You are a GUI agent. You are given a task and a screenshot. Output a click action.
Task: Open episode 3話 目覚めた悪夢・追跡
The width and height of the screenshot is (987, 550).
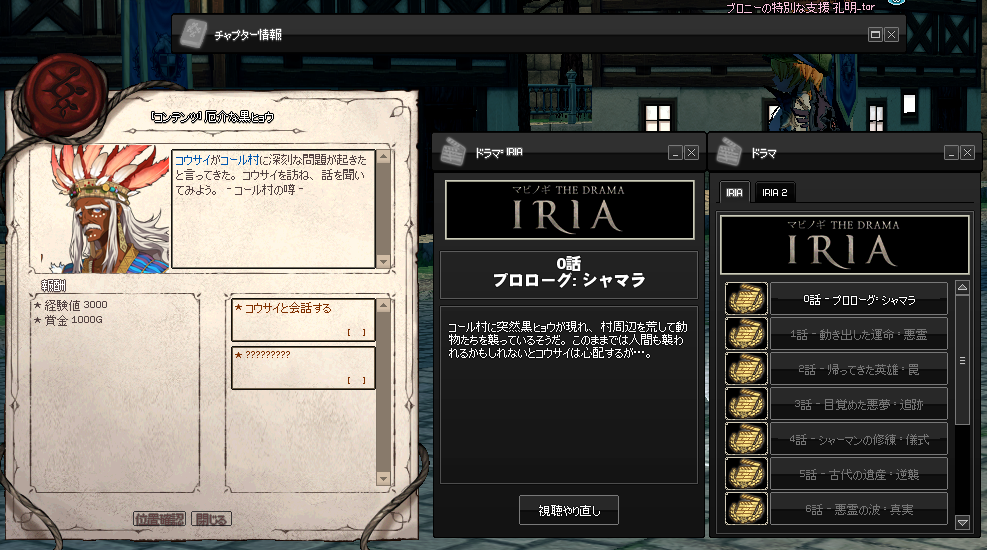(x=859, y=404)
